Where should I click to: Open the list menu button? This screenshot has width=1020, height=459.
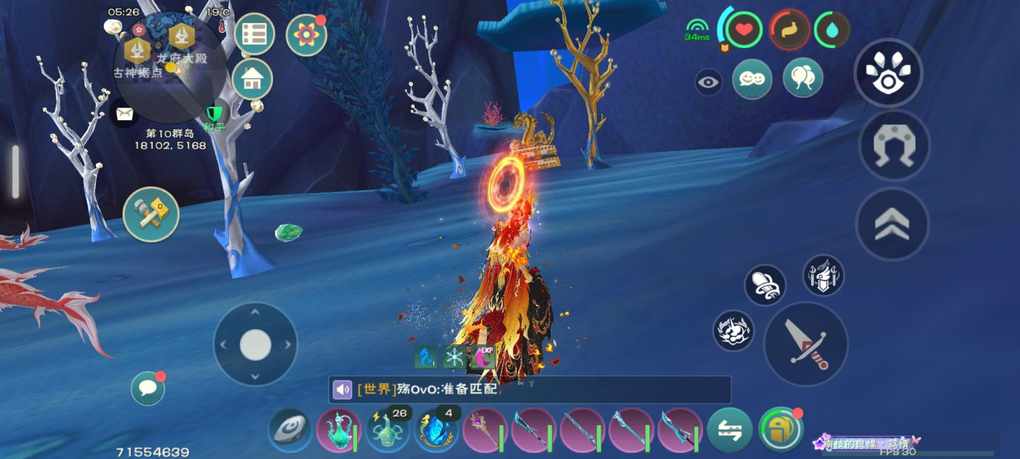(x=255, y=34)
